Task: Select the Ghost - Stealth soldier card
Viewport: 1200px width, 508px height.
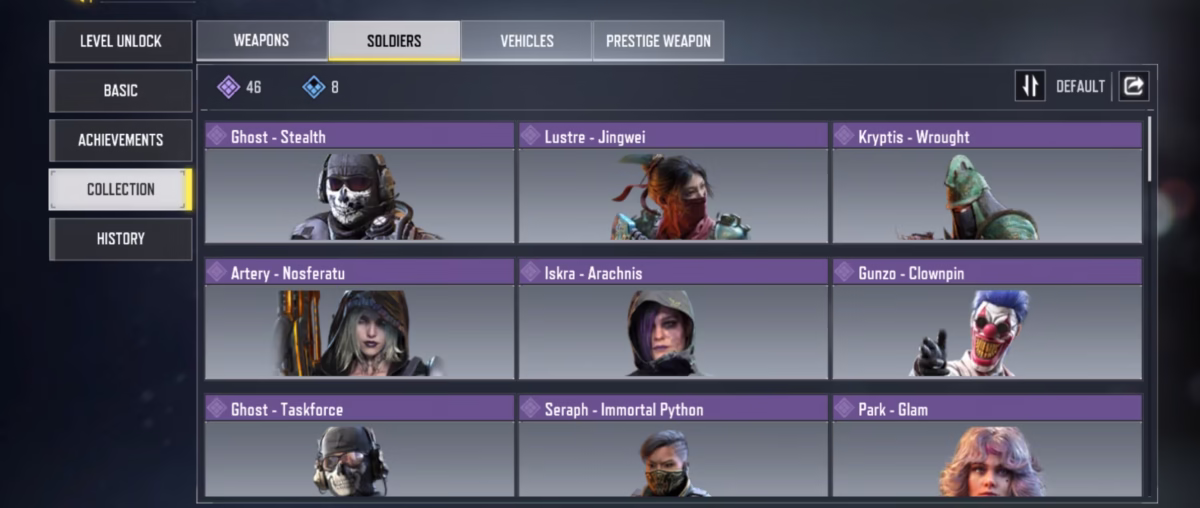Action: pos(360,183)
